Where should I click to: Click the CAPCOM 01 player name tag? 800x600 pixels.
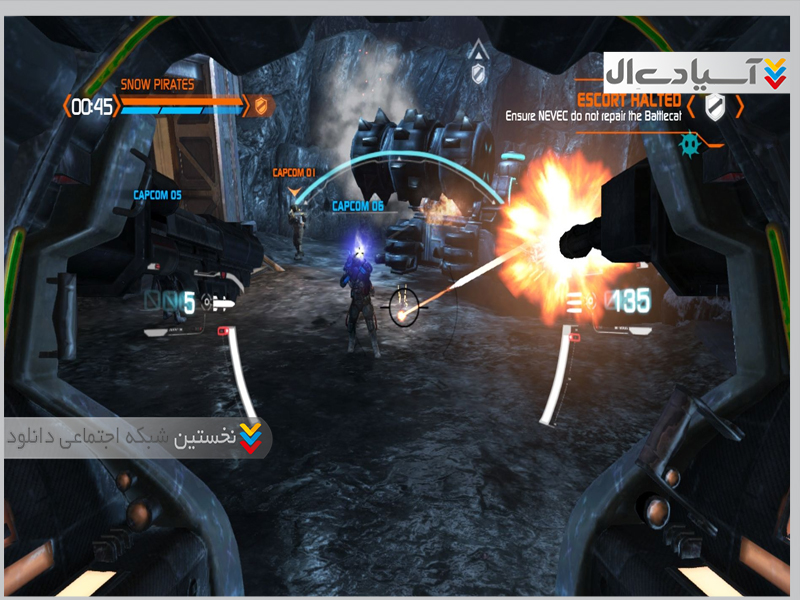point(294,173)
